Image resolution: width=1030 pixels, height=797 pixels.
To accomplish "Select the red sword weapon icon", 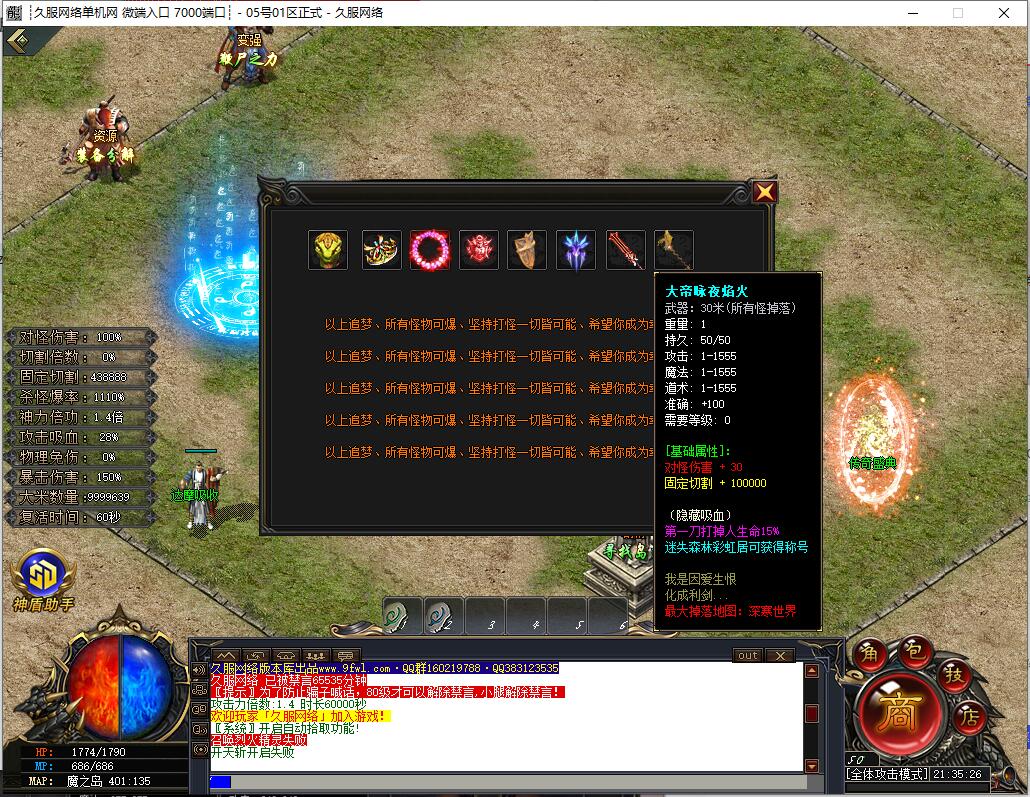I will coord(625,250).
